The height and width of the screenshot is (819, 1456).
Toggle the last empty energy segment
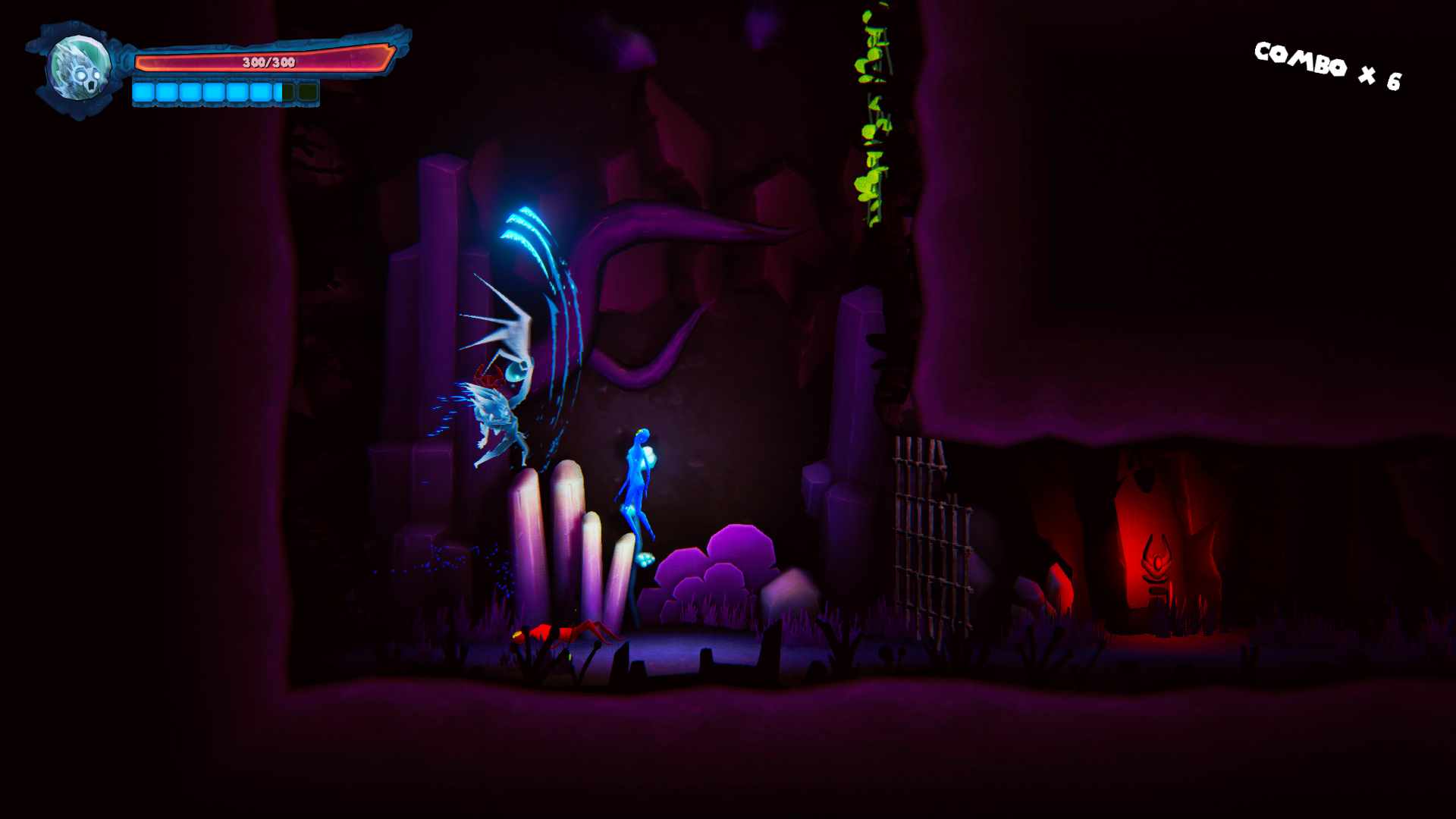point(308,93)
